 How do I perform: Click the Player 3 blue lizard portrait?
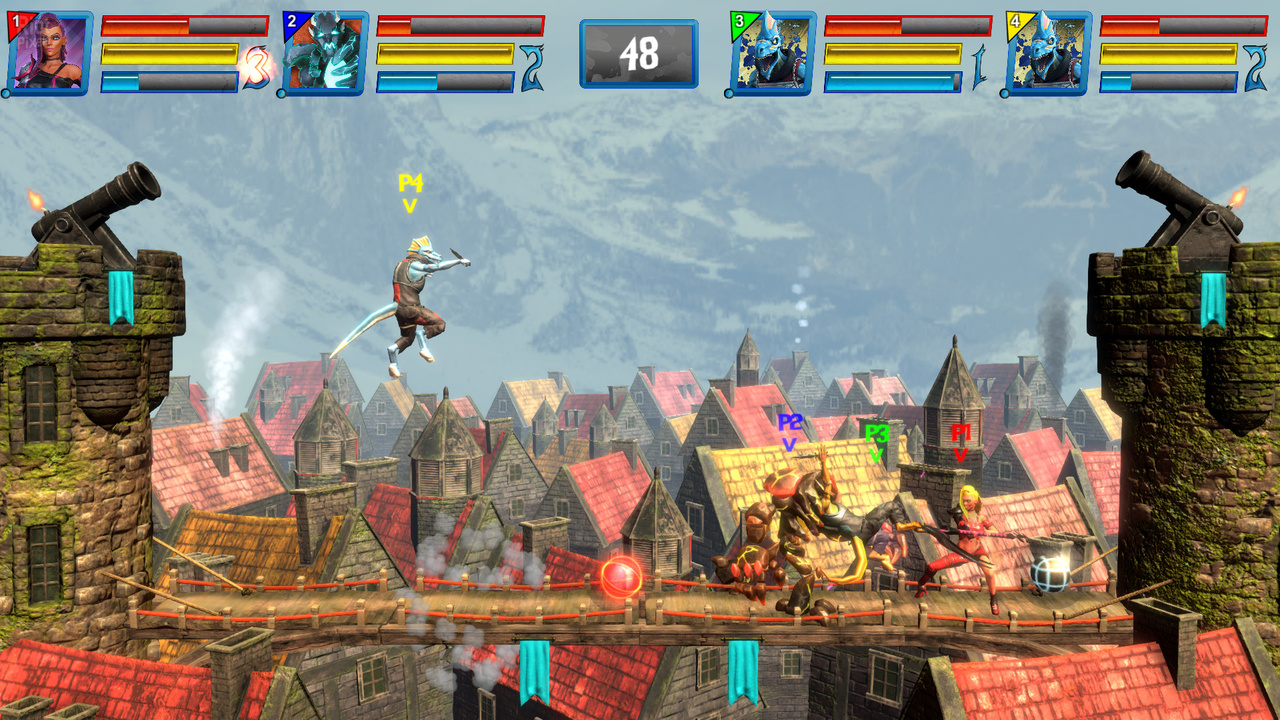tap(773, 53)
